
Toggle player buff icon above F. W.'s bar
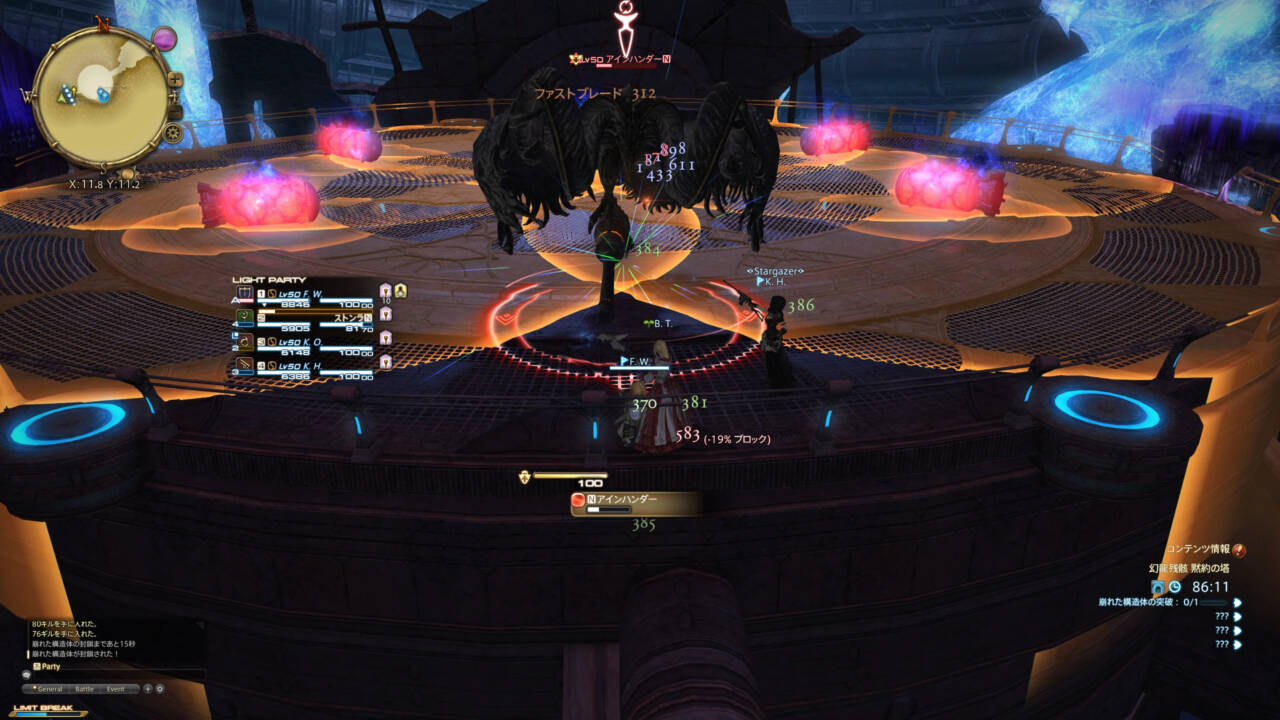pyautogui.click(x=401, y=290)
